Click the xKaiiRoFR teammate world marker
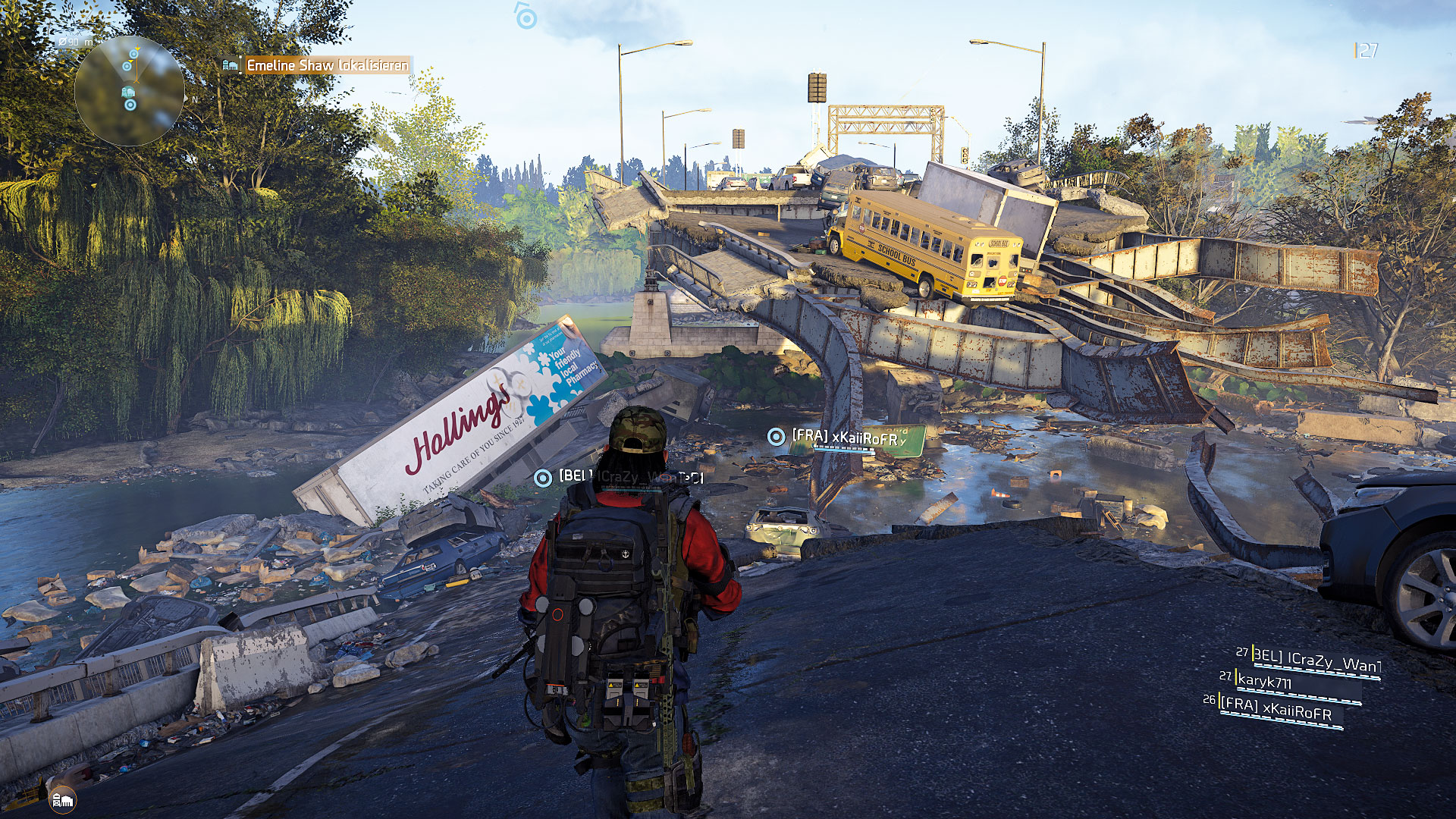Image resolution: width=1456 pixels, height=819 pixels. 776,437
